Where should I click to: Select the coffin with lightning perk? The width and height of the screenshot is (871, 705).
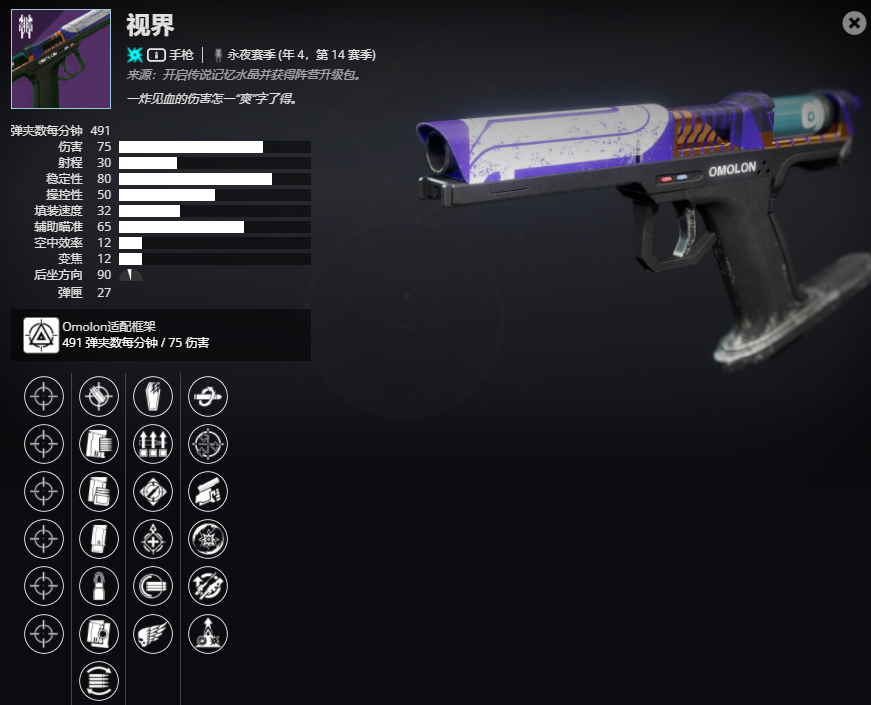point(153,396)
